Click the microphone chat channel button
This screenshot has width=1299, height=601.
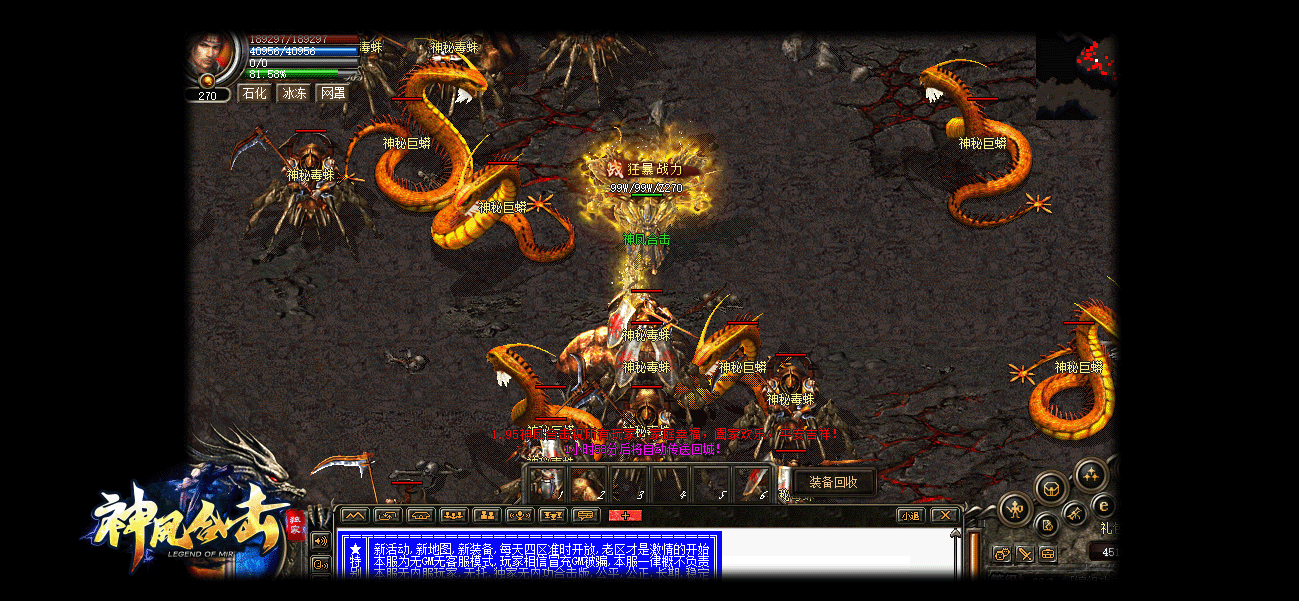pyautogui.click(x=519, y=515)
